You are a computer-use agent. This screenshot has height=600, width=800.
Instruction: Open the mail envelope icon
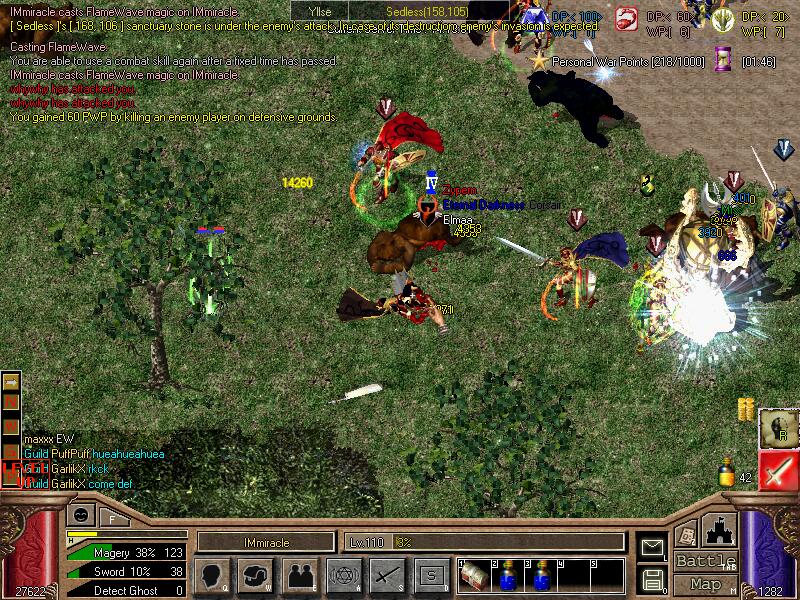[x=652, y=547]
